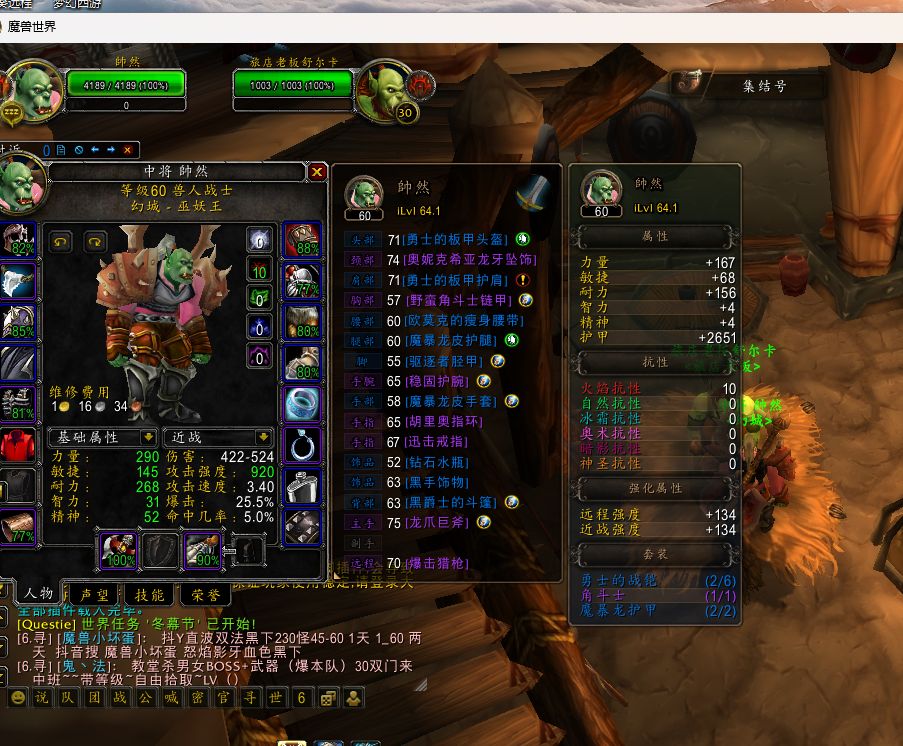Click the dice roll chat button

(x=328, y=698)
